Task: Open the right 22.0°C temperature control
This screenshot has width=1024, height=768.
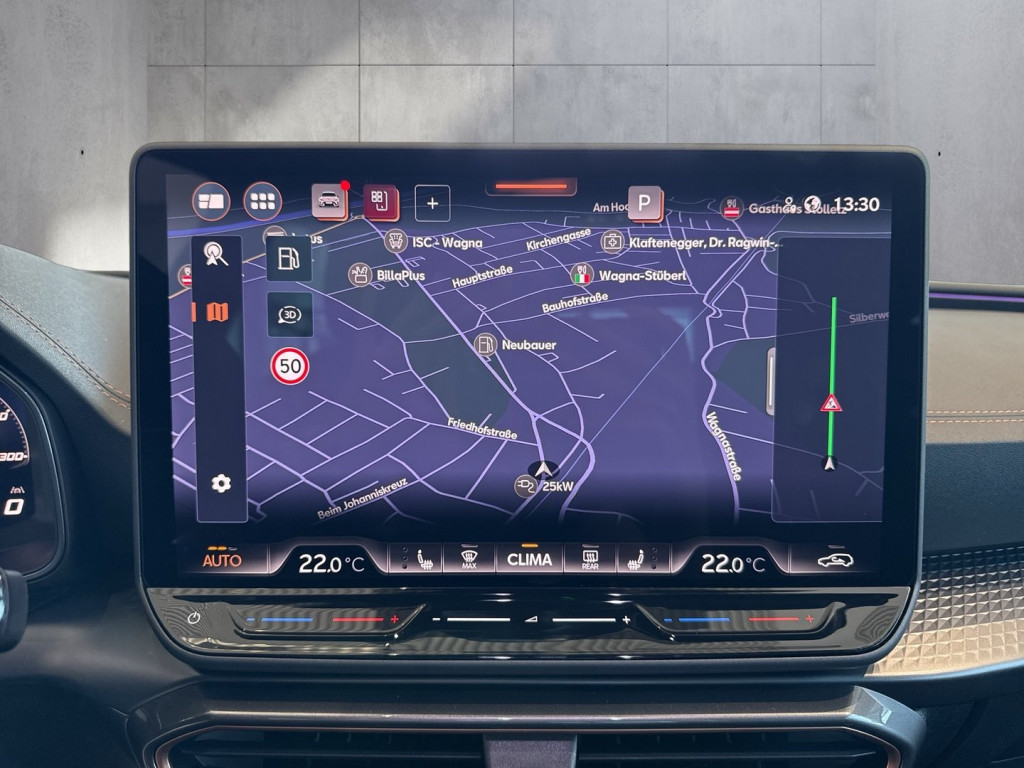Action: point(733,563)
